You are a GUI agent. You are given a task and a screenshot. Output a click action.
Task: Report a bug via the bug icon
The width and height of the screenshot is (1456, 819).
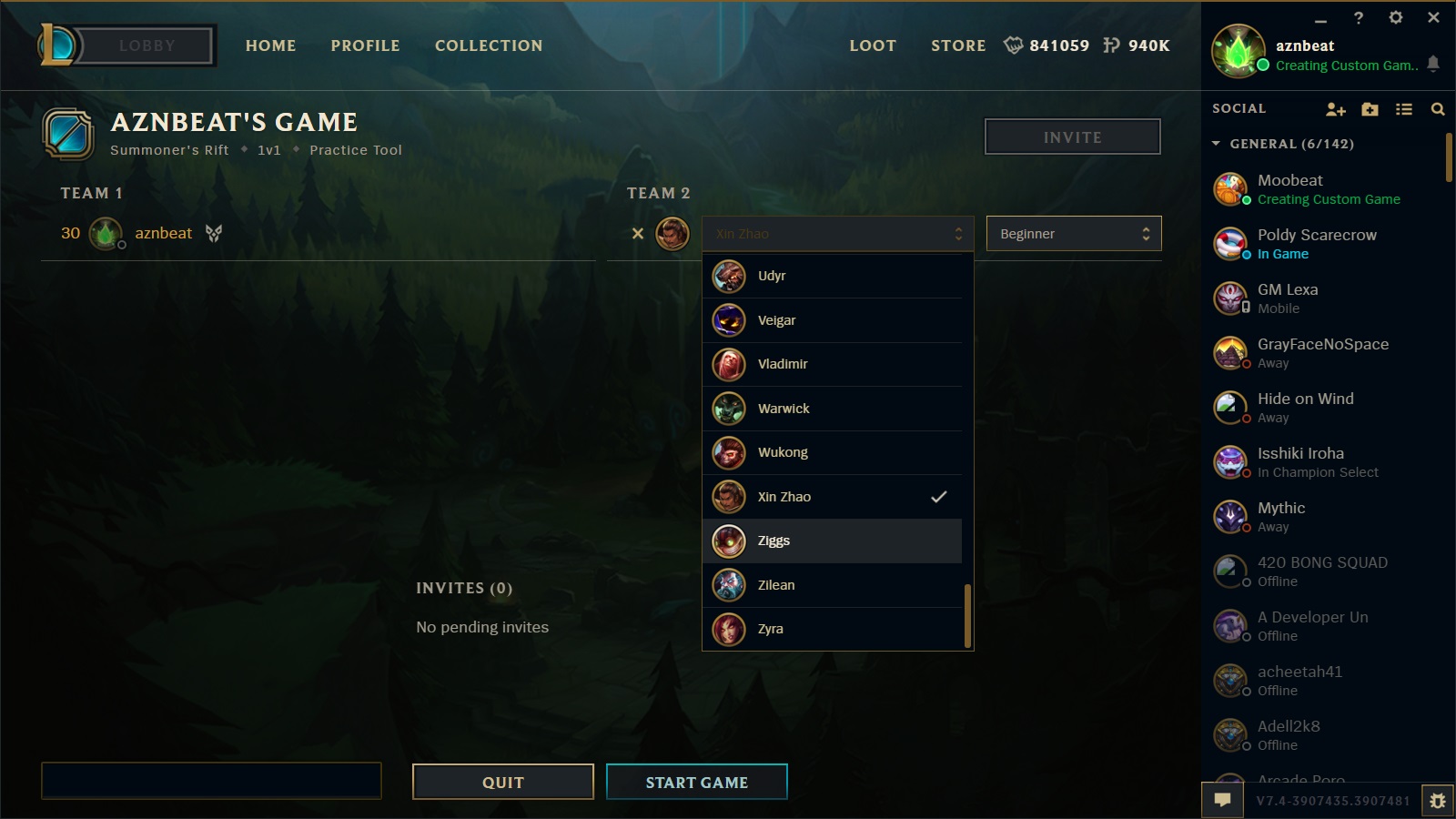(x=1438, y=799)
